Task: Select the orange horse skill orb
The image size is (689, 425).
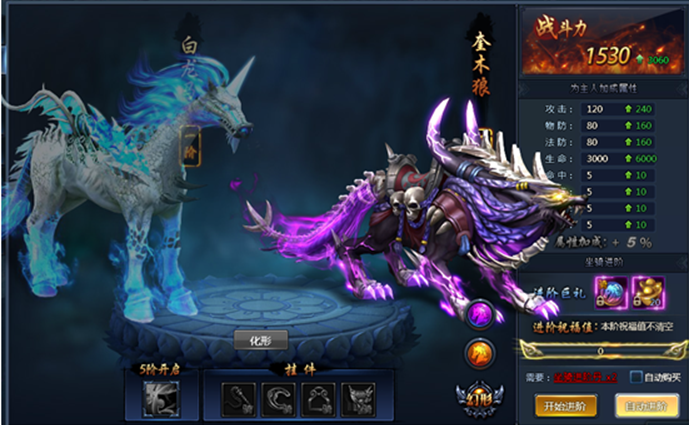Action: click(479, 352)
